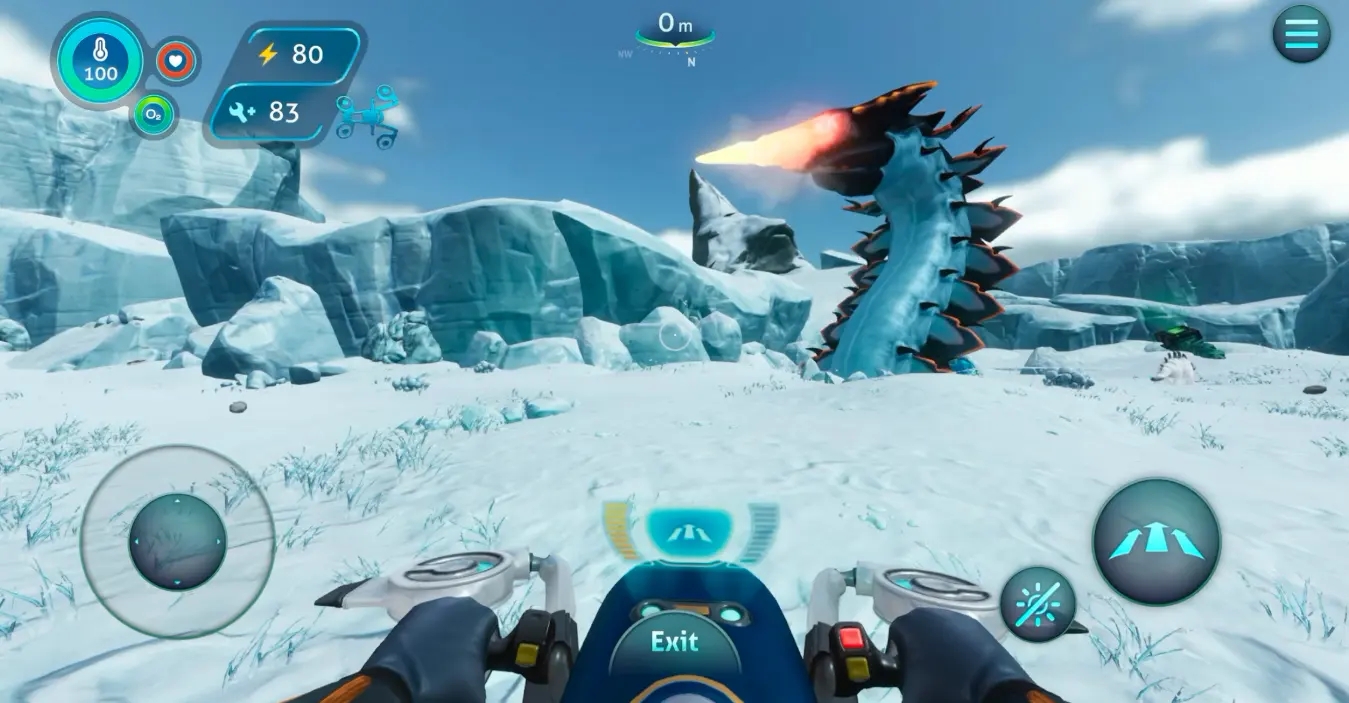Toggle the headlight button
This screenshot has width=1349, height=703.
[1038, 604]
